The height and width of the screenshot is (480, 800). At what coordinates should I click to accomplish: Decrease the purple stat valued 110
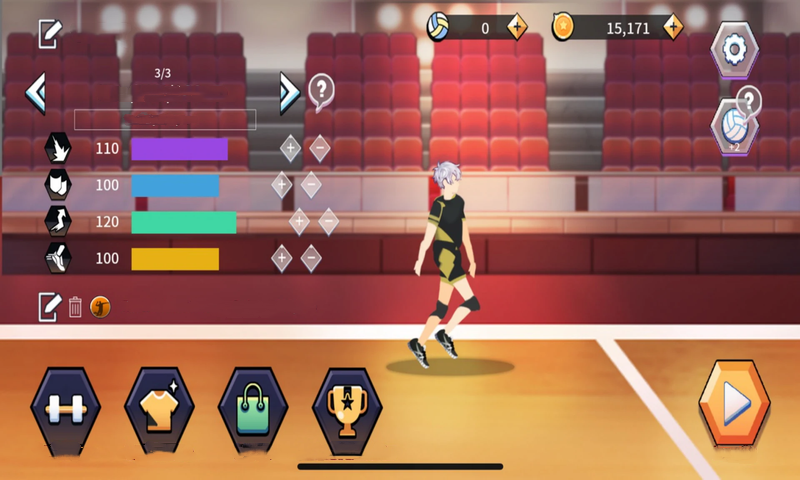point(320,149)
